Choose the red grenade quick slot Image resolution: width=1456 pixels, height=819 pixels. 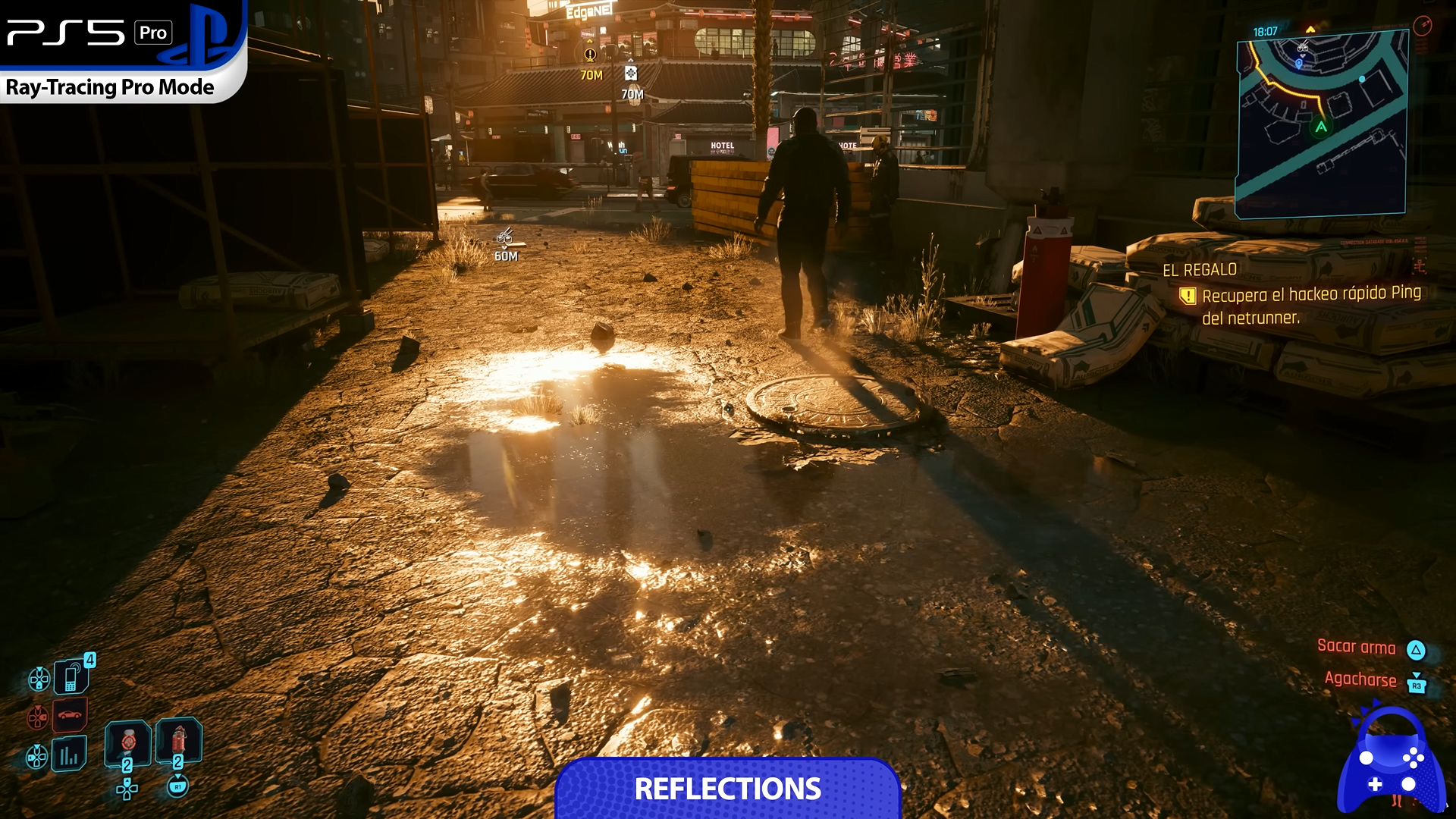[x=178, y=739]
